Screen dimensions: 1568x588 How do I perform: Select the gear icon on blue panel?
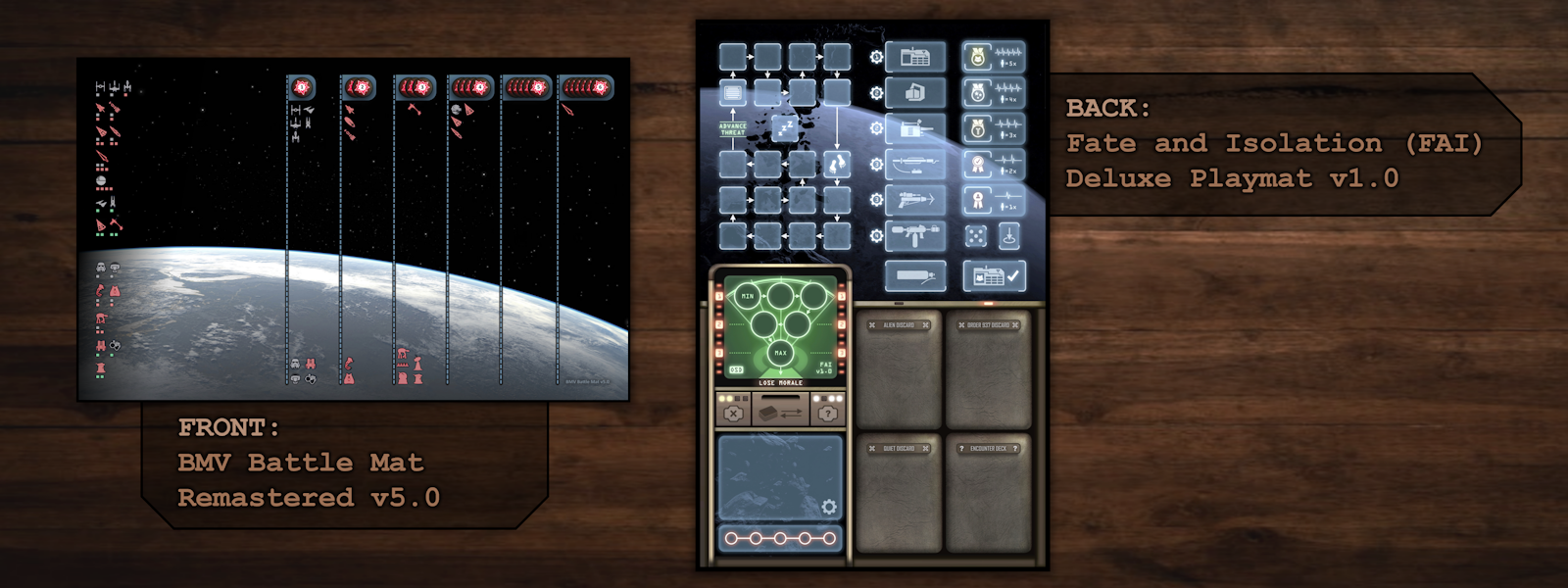pyautogui.click(x=829, y=507)
